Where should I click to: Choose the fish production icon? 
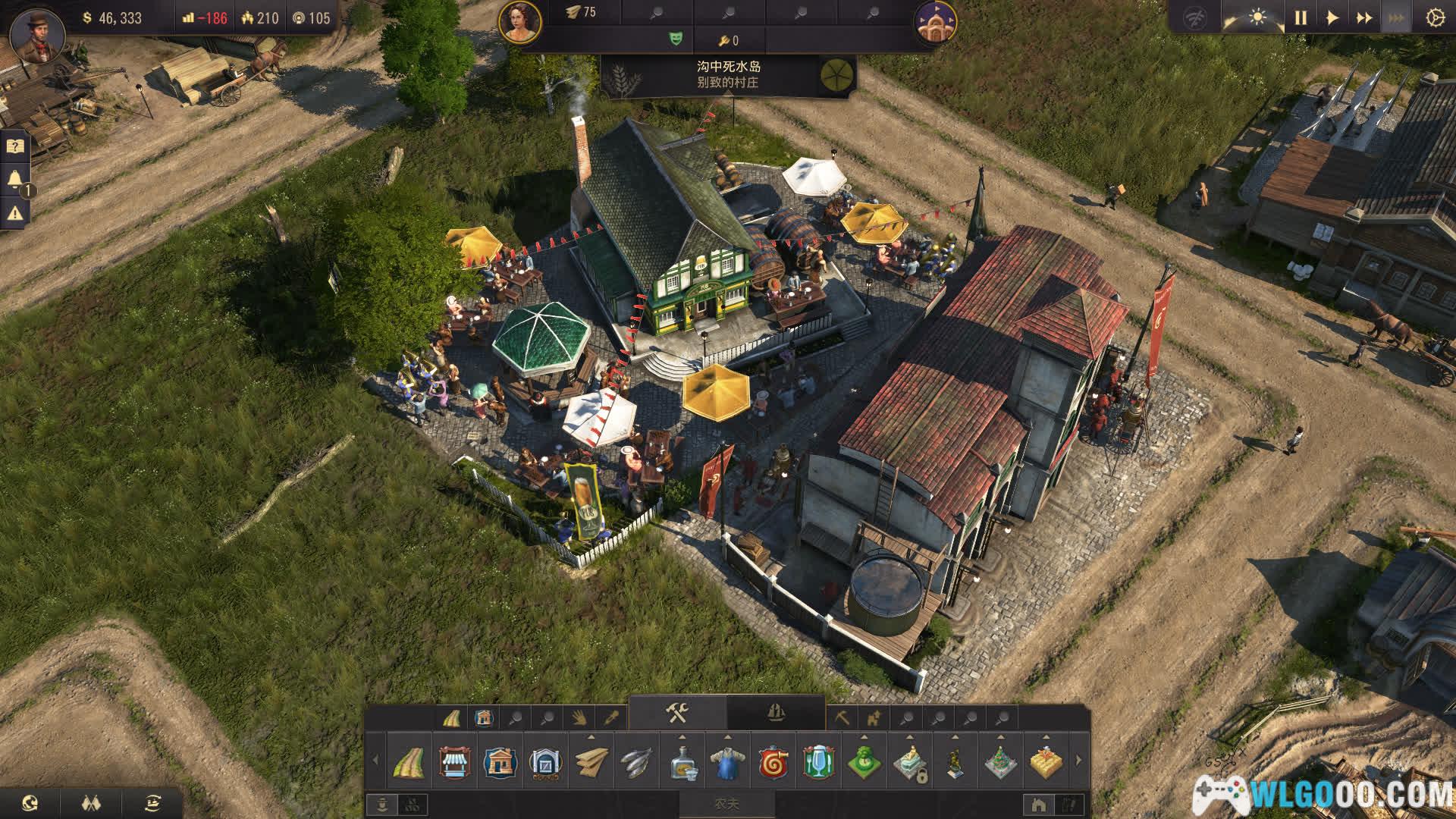(x=636, y=762)
